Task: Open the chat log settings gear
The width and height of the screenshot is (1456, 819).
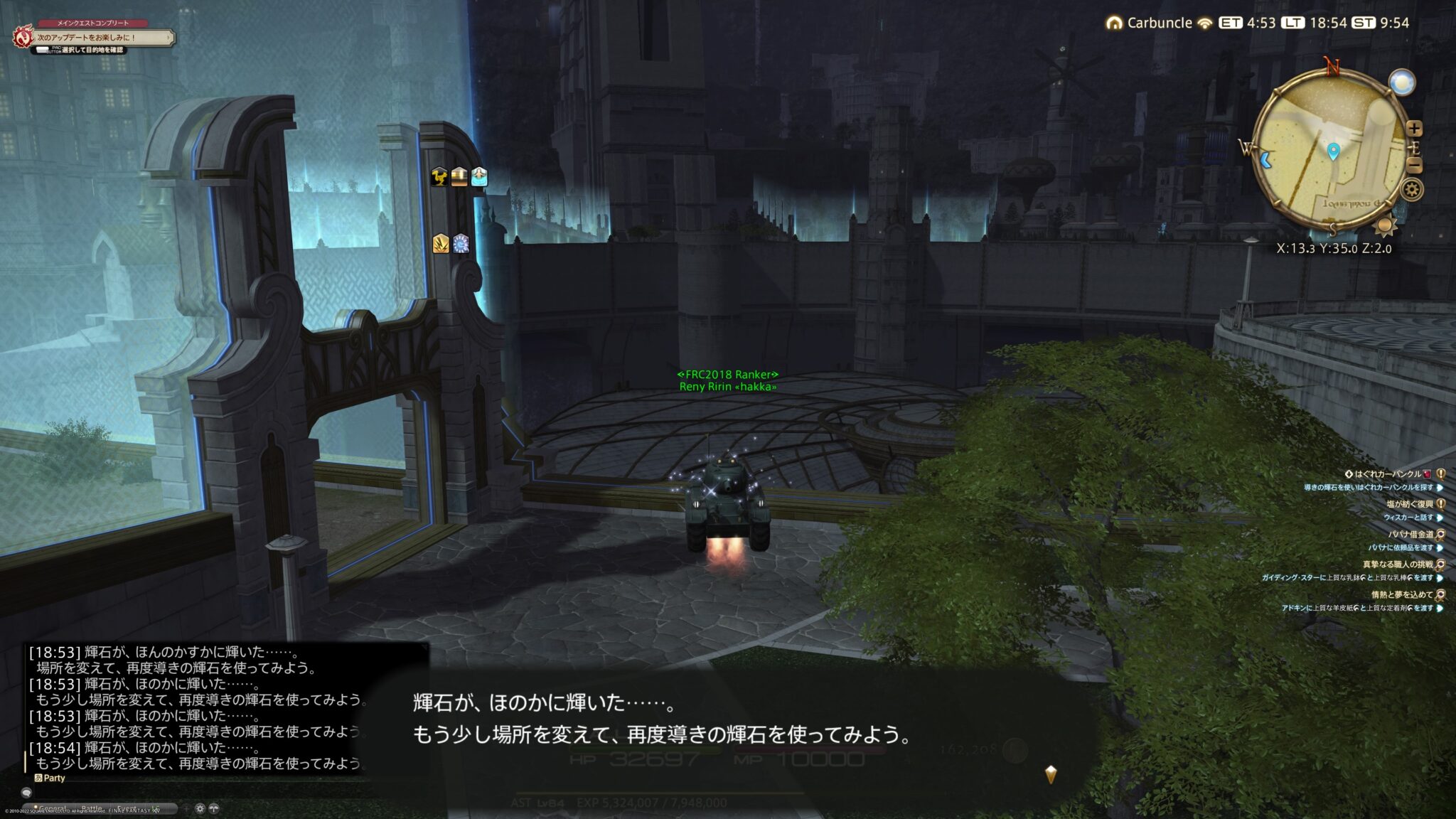Action: click(200, 808)
